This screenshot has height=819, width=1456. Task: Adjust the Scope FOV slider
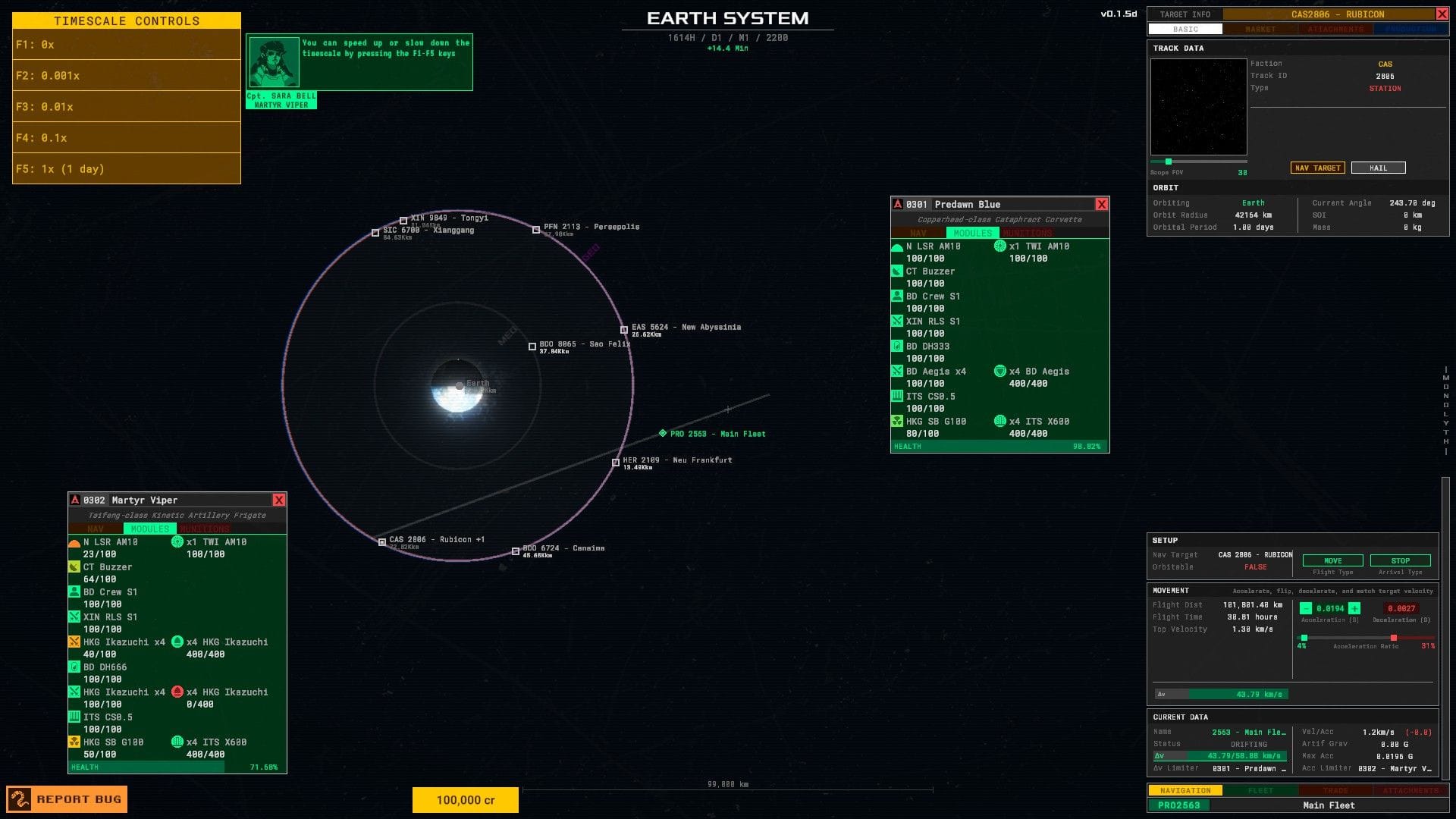pyautogui.click(x=1168, y=161)
